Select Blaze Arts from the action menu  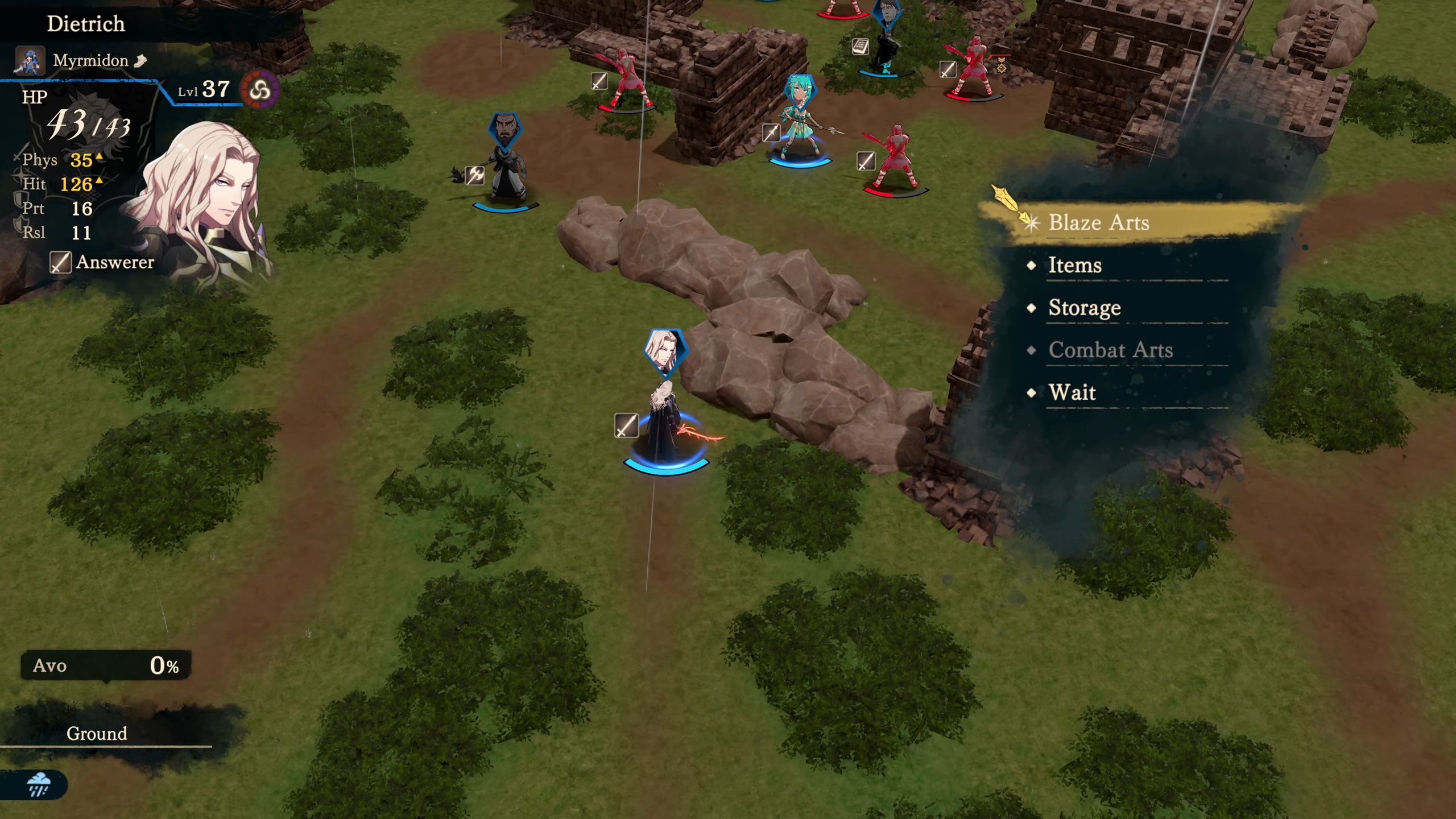coord(1098,222)
